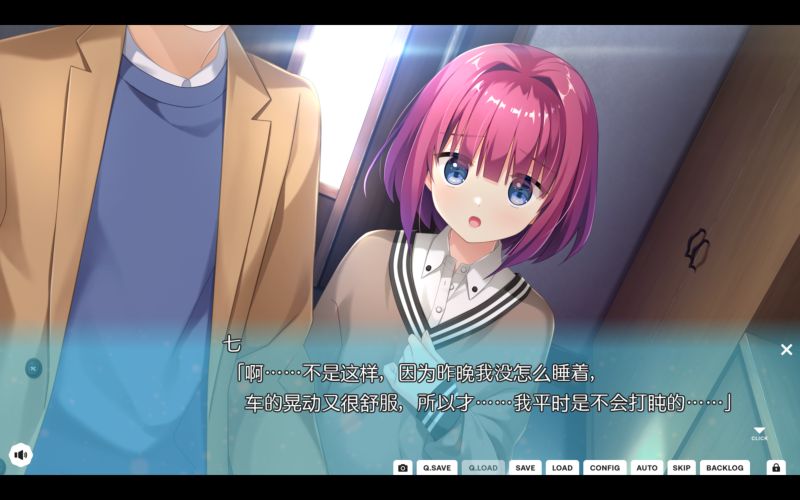The height and width of the screenshot is (500, 800).
Task: Take a screenshot with the camera button
Action: tap(403, 467)
